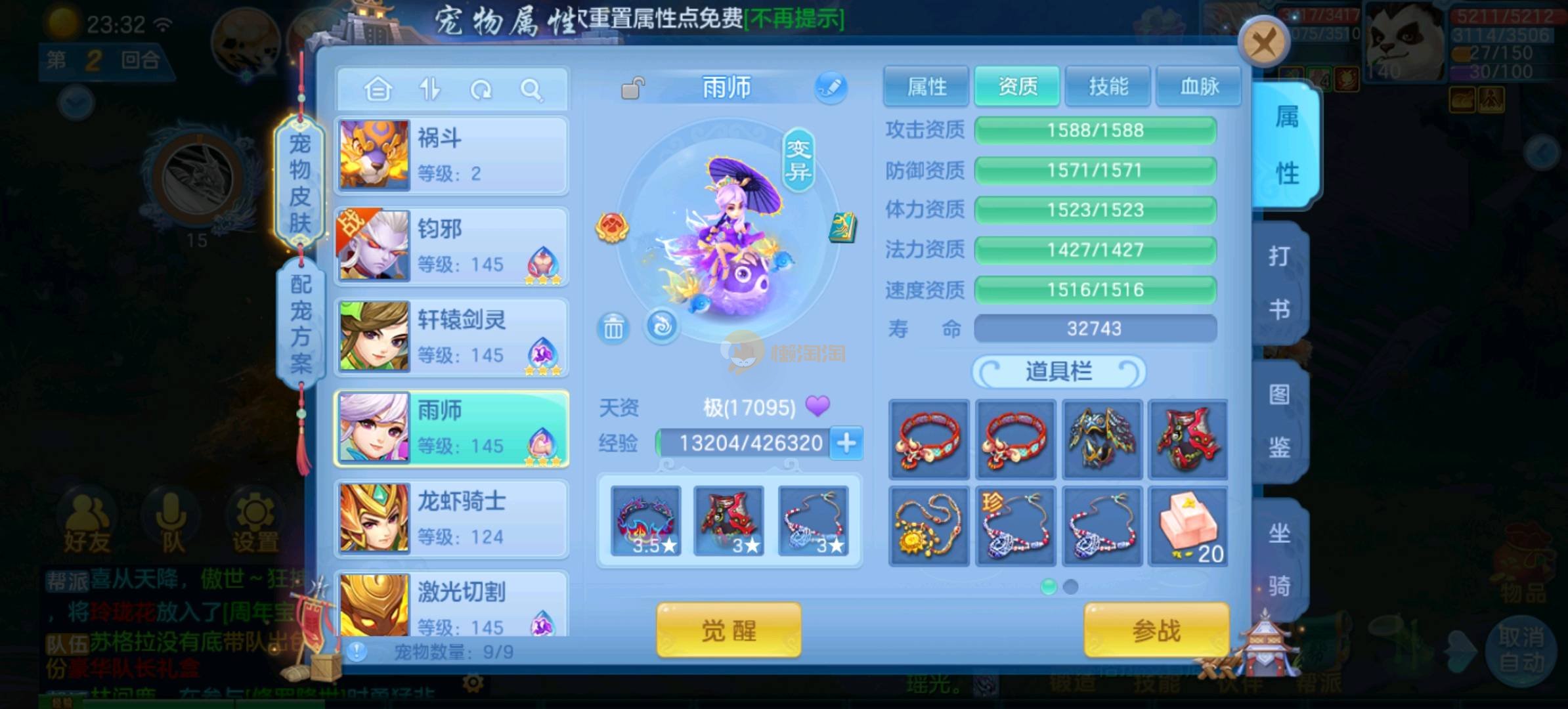The height and width of the screenshot is (709, 1568).
Task: Select the pink gift box item slot
Action: (x=1188, y=526)
